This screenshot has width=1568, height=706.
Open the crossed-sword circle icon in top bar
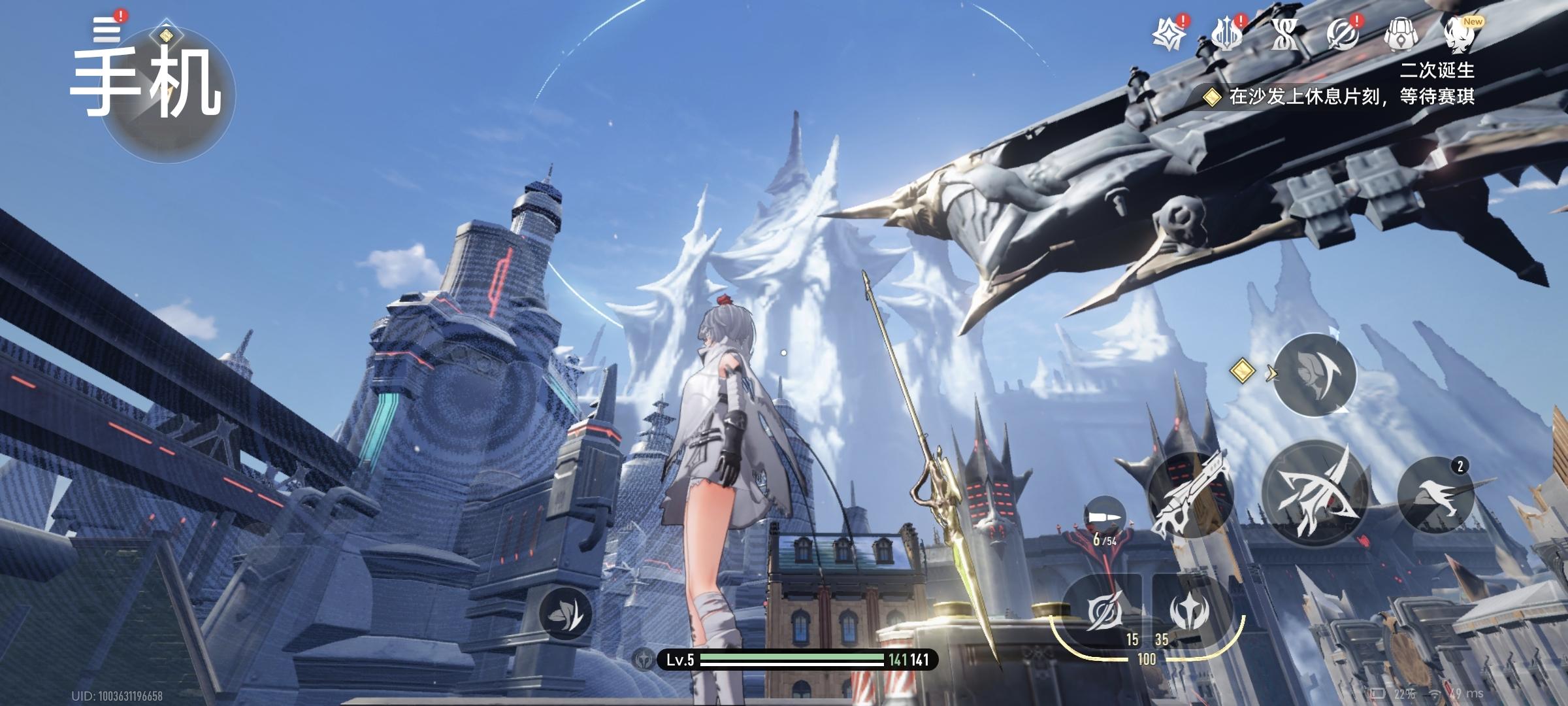[x=1342, y=34]
